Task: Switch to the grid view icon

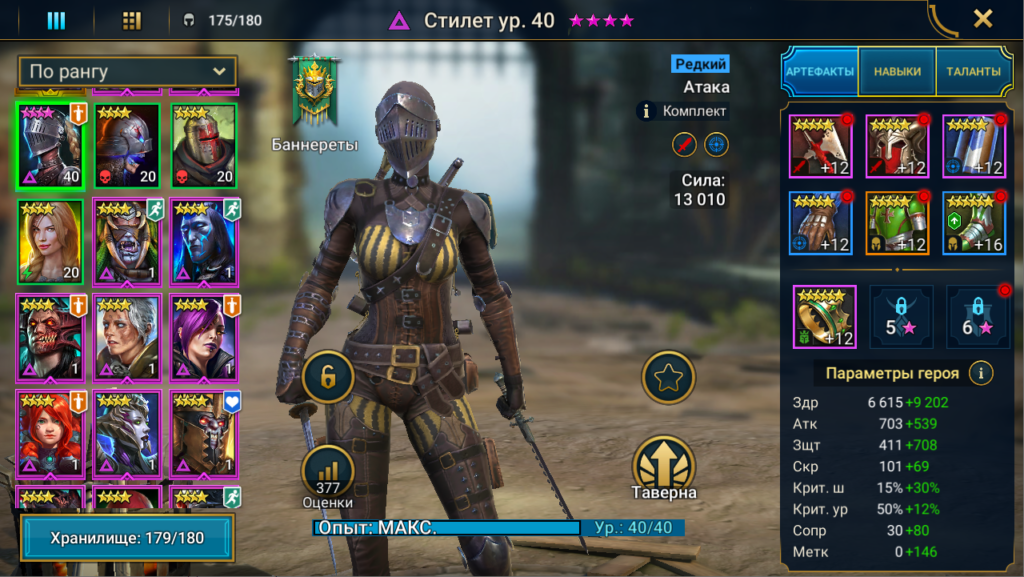Action: tap(132, 20)
